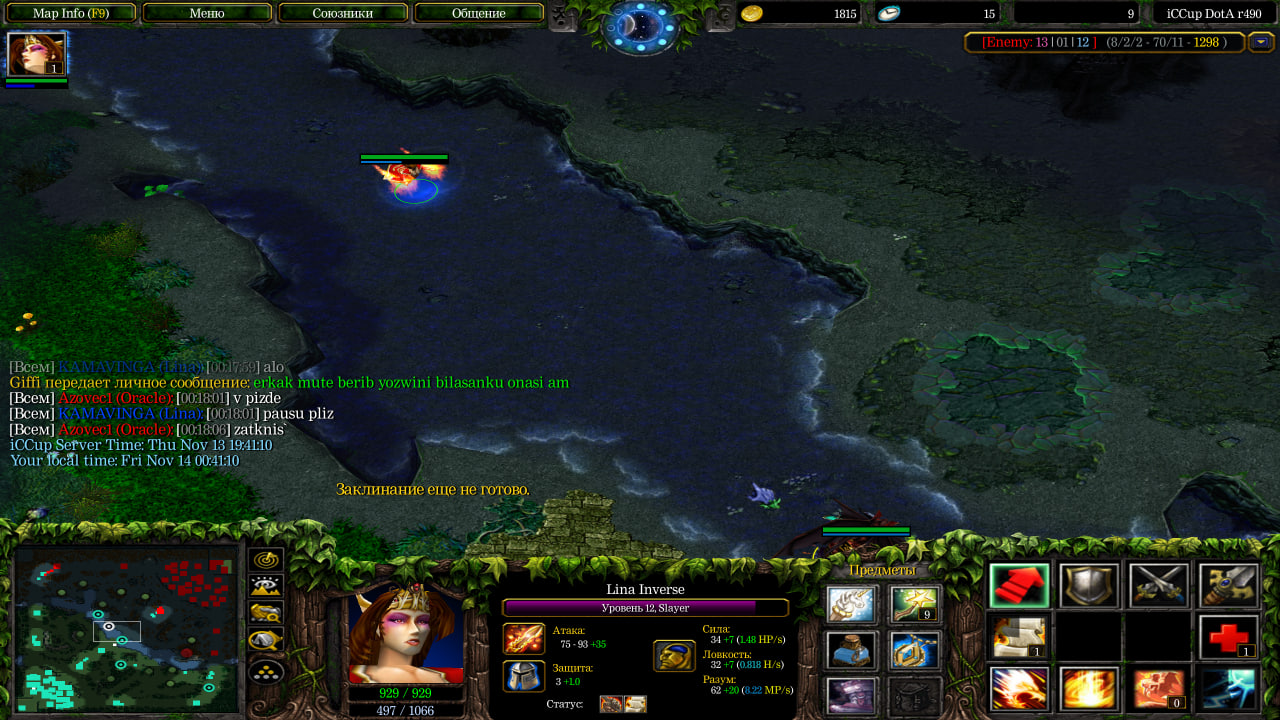Cast the Laguna Blade lightning ability
Screen dimensions: 1280x720
tap(1229, 688)
